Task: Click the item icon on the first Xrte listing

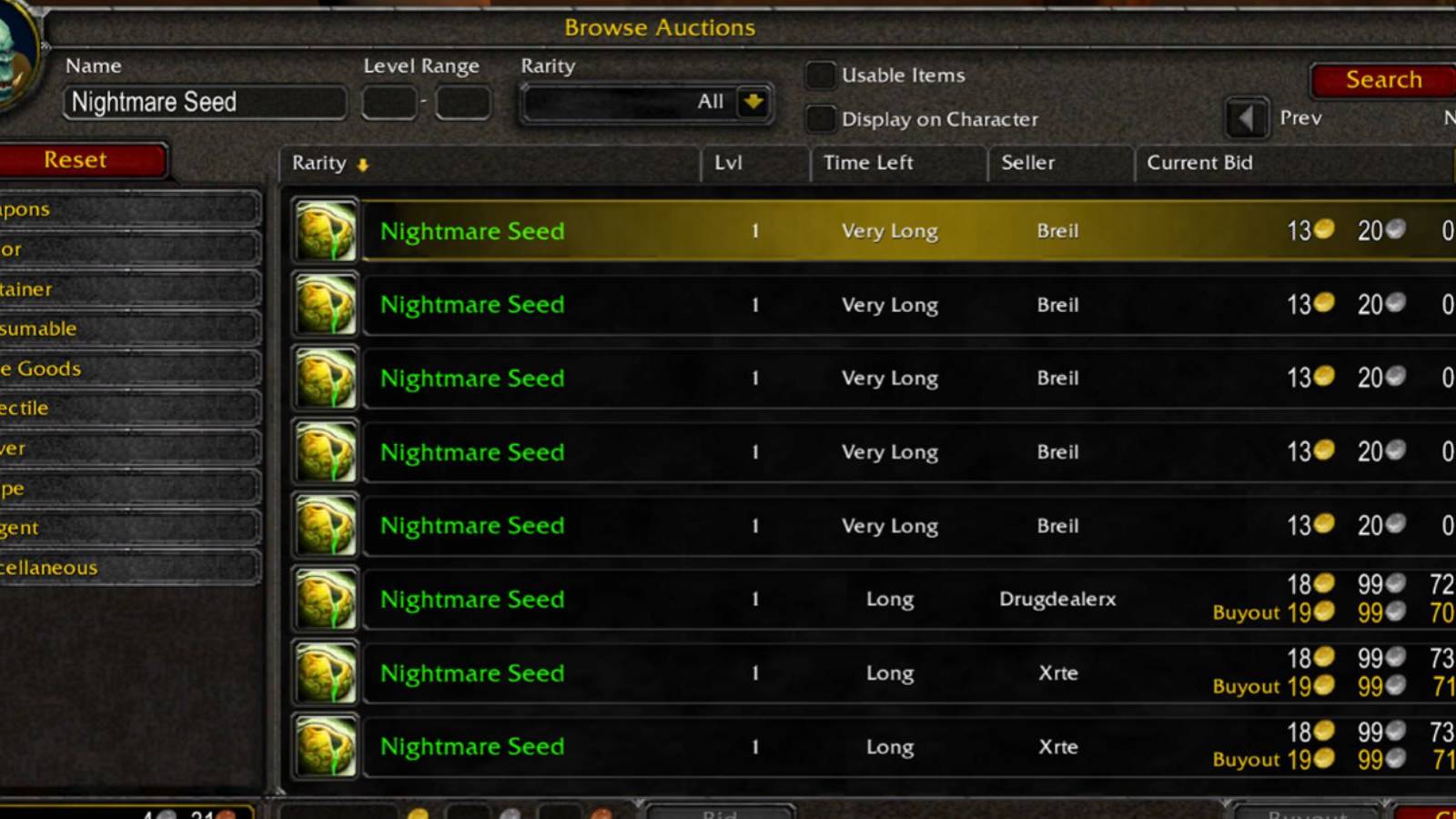Action: 325,672
